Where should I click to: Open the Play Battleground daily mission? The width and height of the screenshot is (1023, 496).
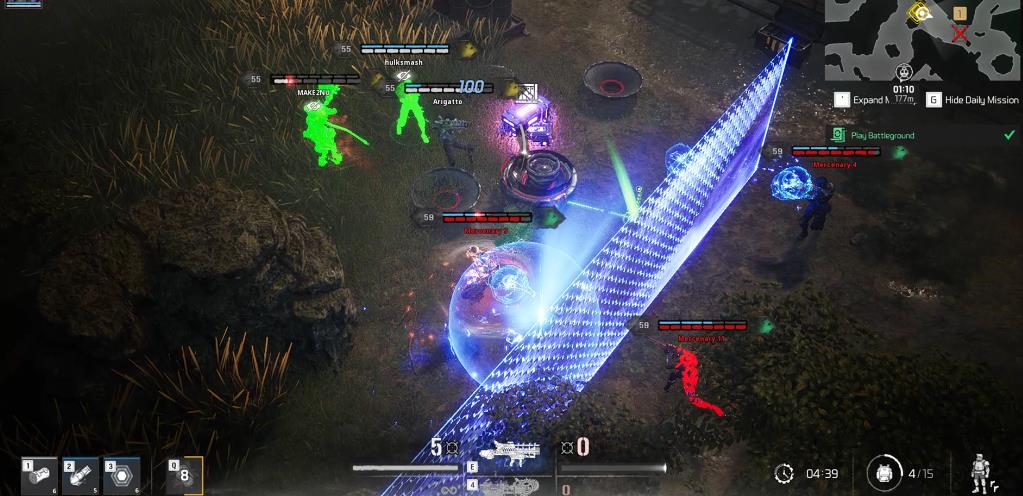[x=882, y=135]
